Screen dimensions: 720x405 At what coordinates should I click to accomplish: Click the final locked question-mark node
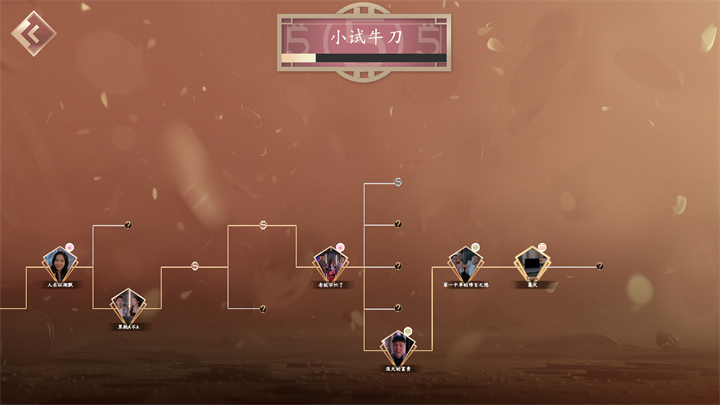point(600,266)
